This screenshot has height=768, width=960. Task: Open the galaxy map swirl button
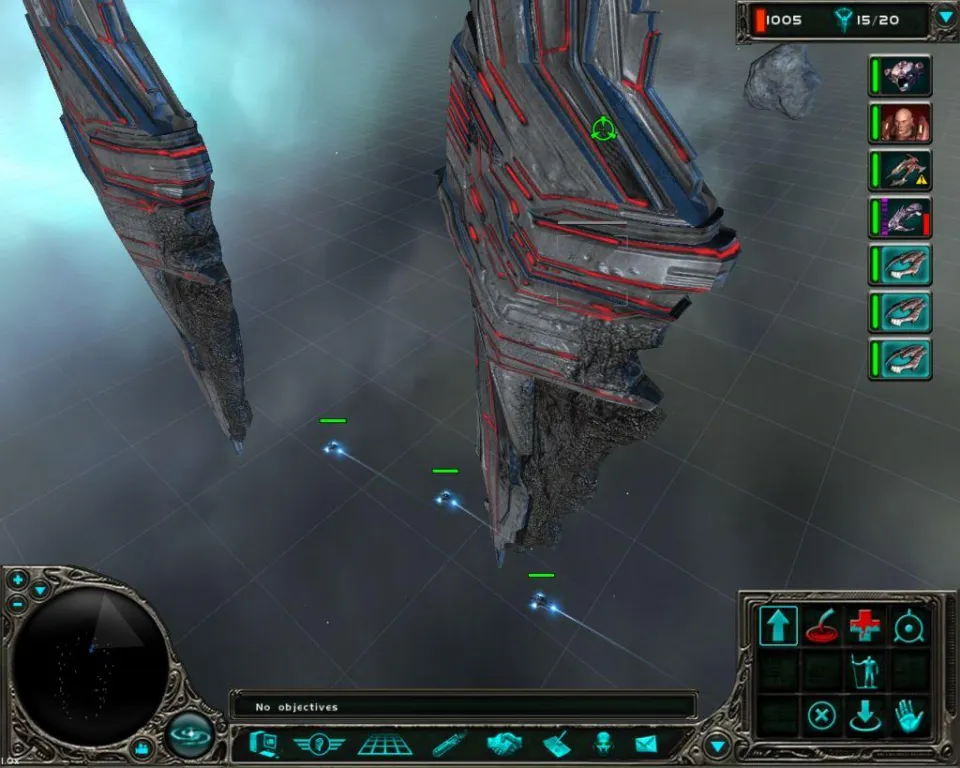189,736
